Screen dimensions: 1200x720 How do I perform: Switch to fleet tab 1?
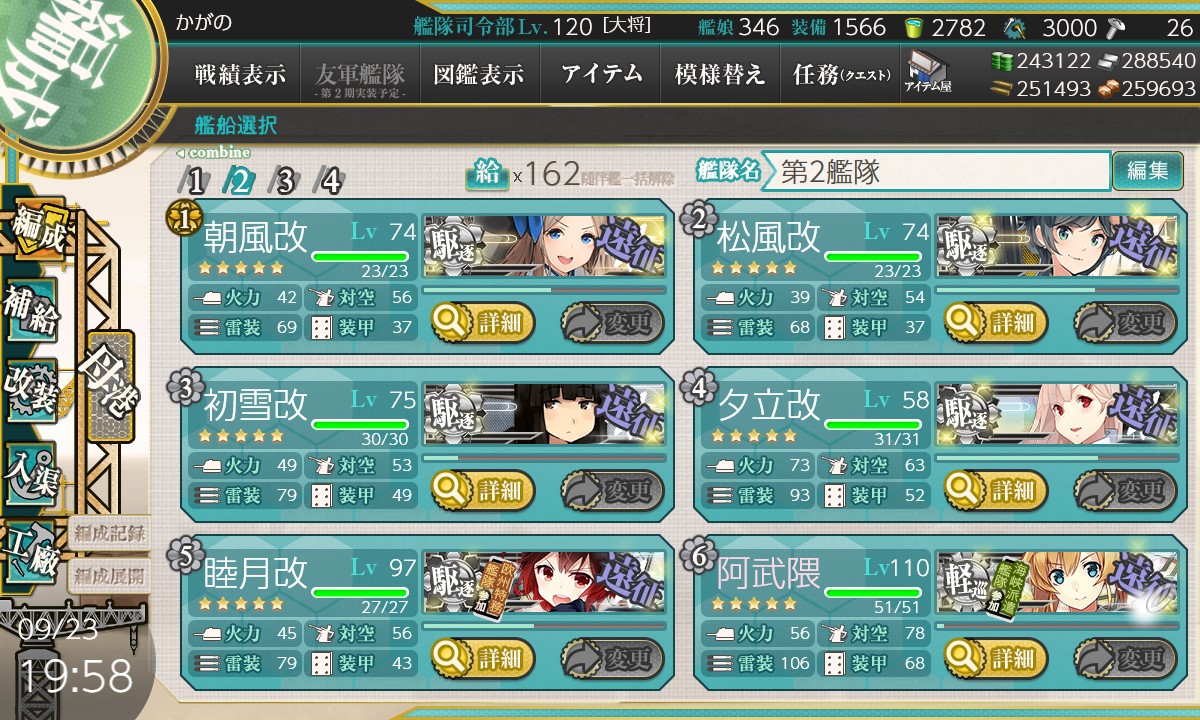[x=195, y=181]
